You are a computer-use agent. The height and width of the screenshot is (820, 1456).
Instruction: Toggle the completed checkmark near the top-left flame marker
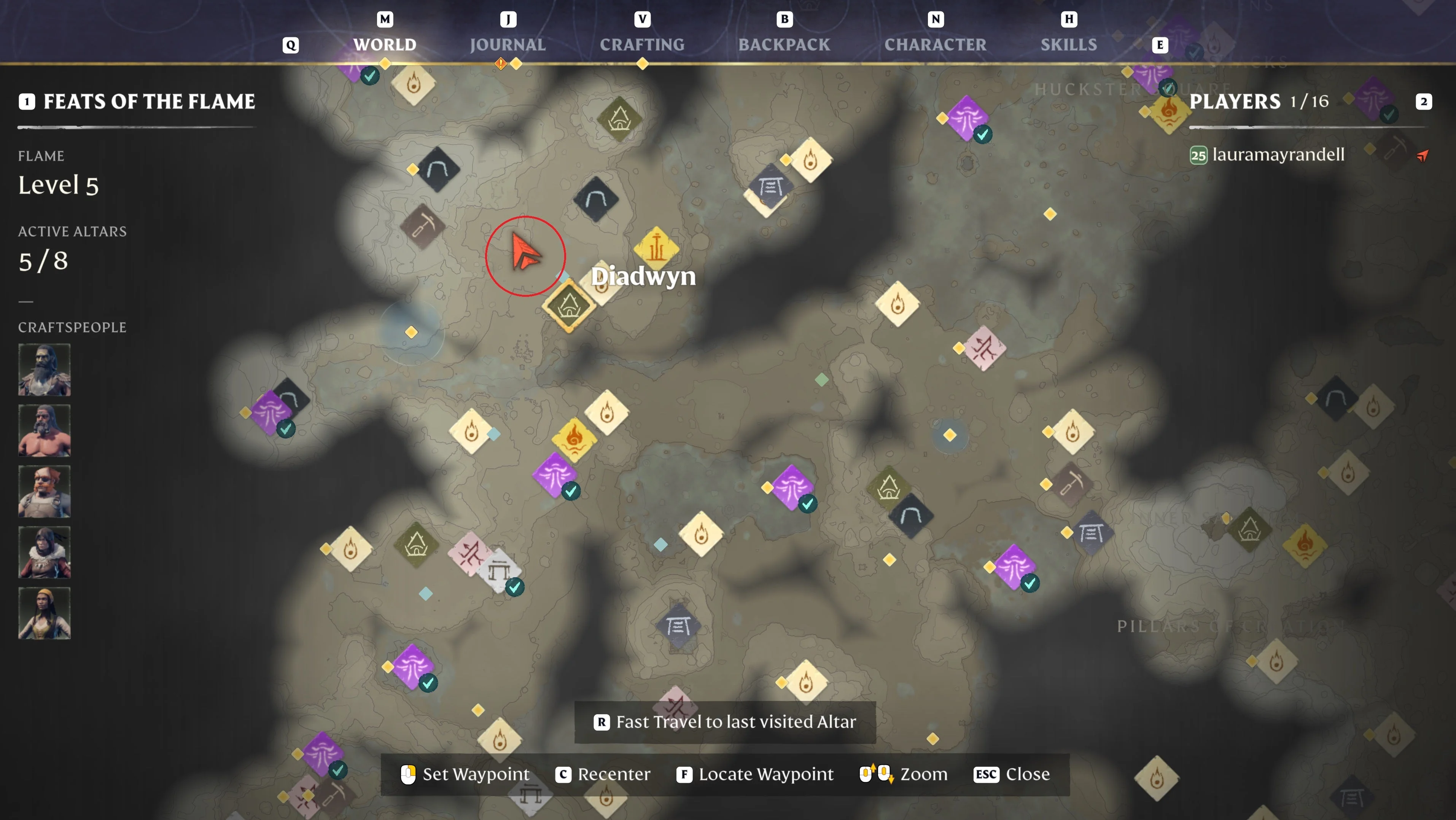pos(370,75)
